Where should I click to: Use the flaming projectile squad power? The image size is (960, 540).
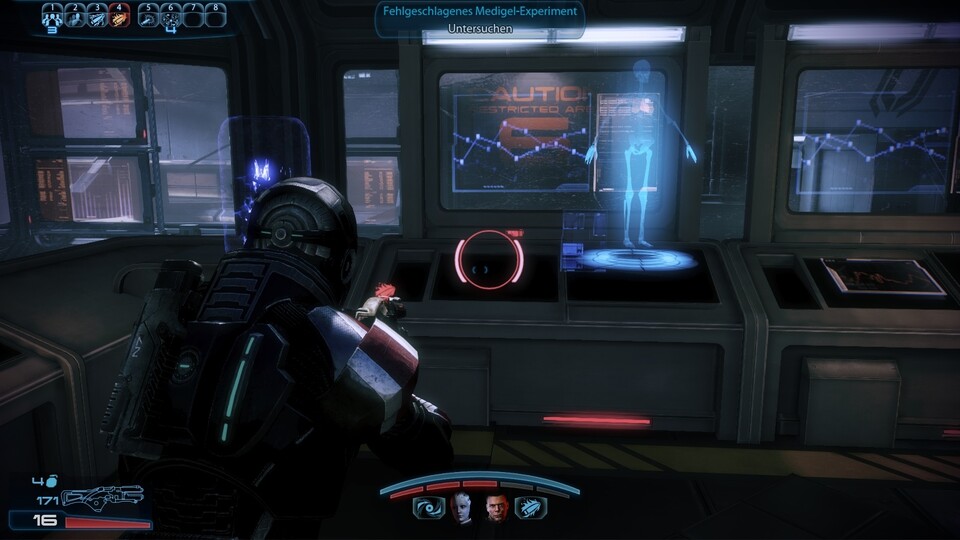point(530,508)
